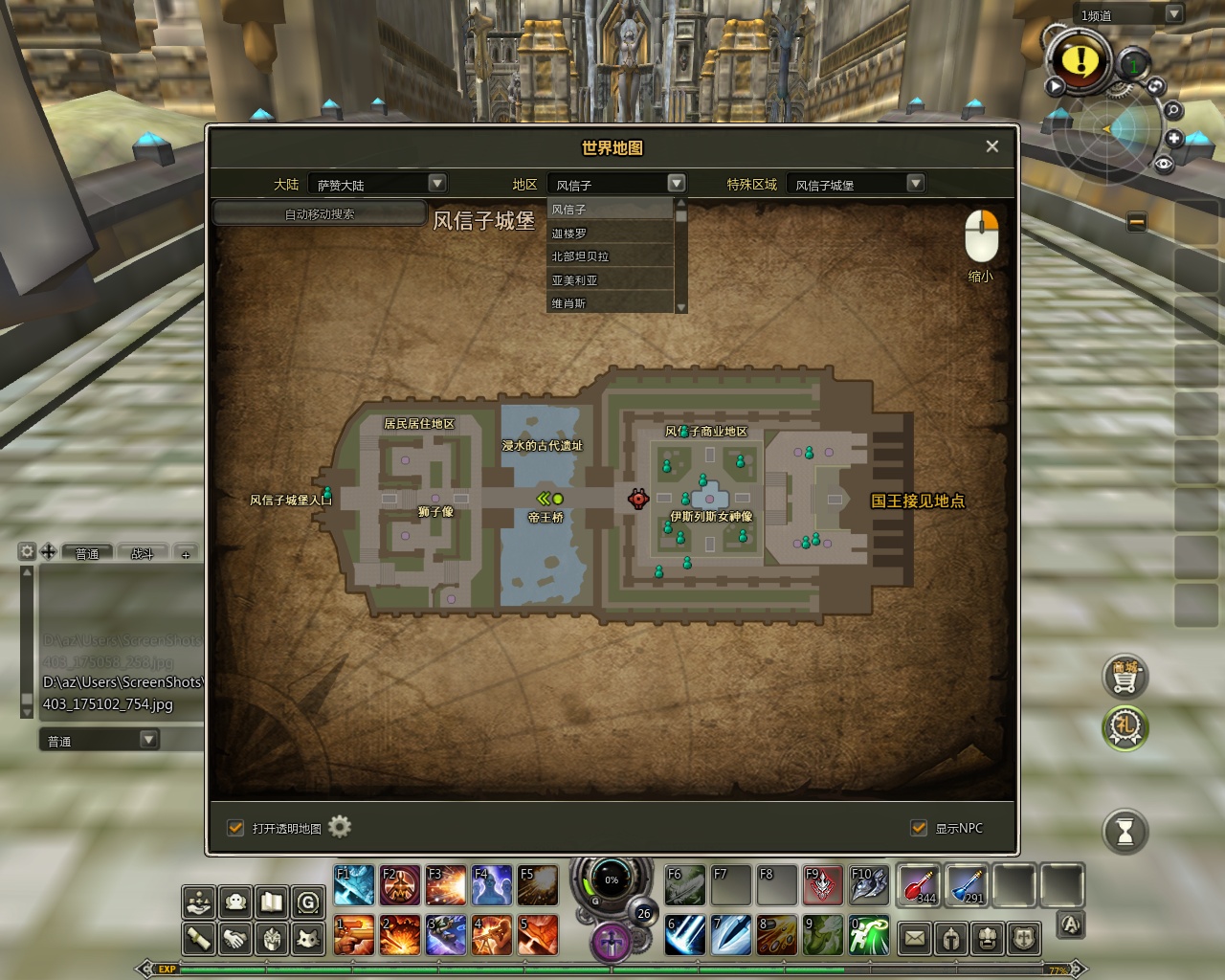This screenshot has height=980, width=1225.
Task: Click the 缩小 mouse zoom-out icon
Action: tap(981, 236)
